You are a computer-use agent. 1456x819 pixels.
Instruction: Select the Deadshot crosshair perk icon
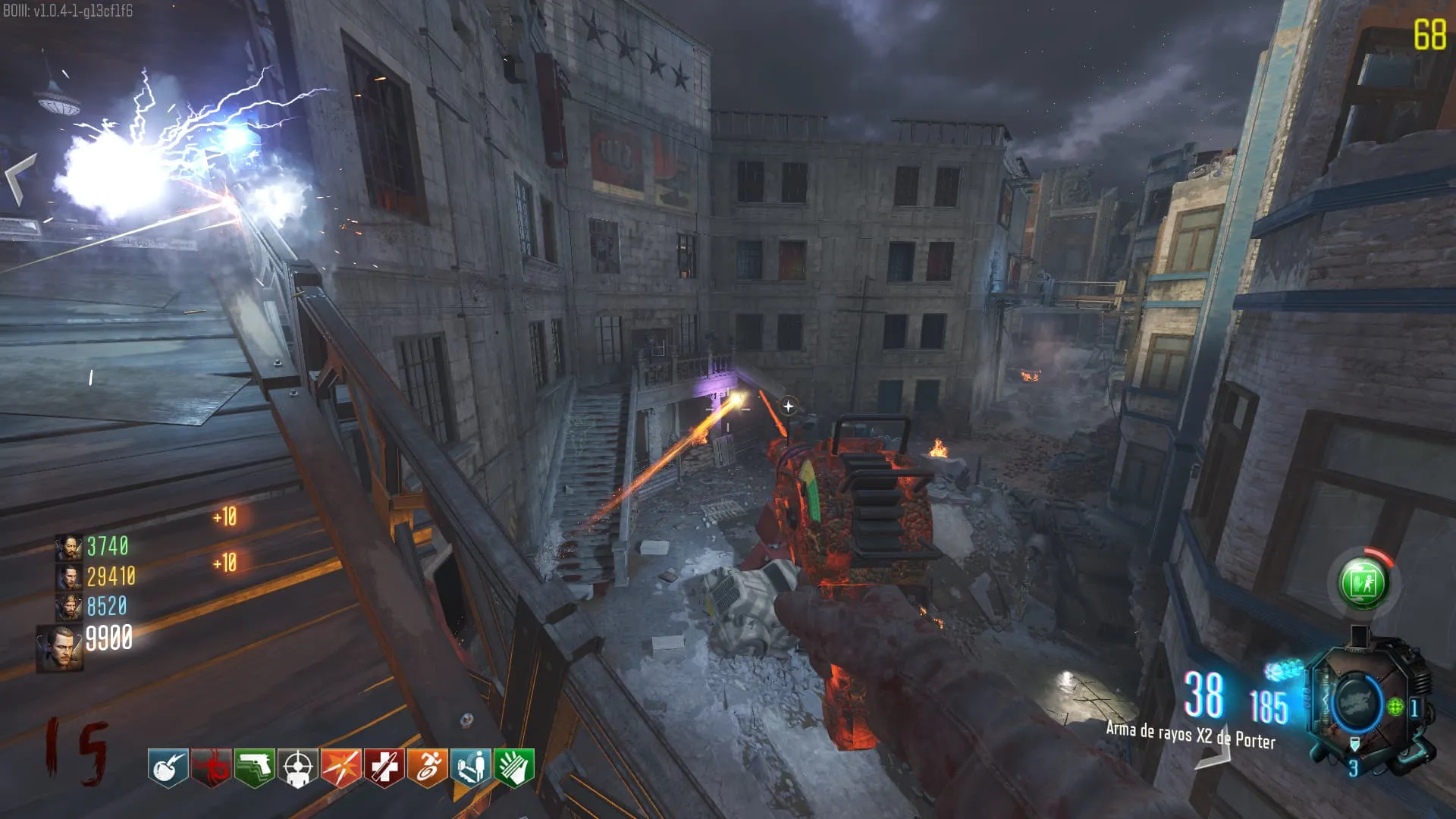(x=297, y=768)
